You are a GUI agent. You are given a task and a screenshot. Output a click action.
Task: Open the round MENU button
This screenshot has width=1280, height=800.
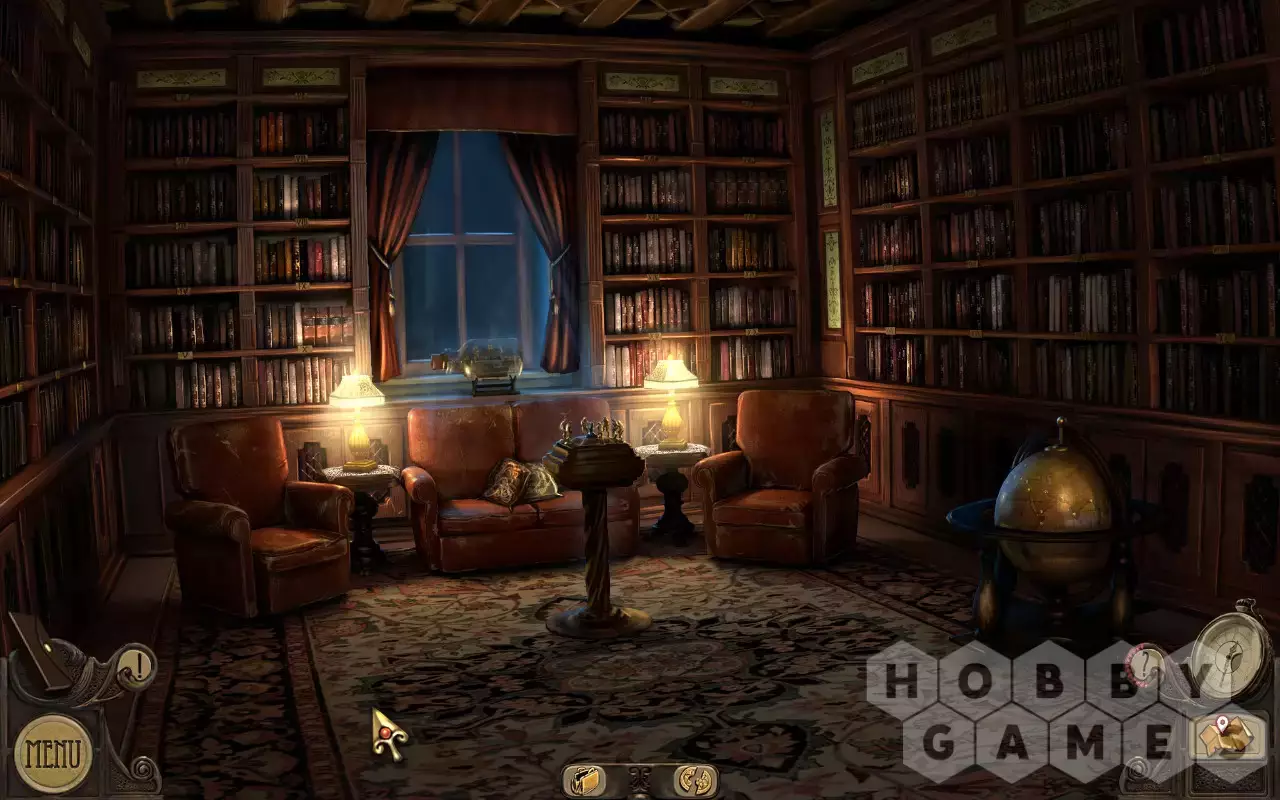(53, 753)
